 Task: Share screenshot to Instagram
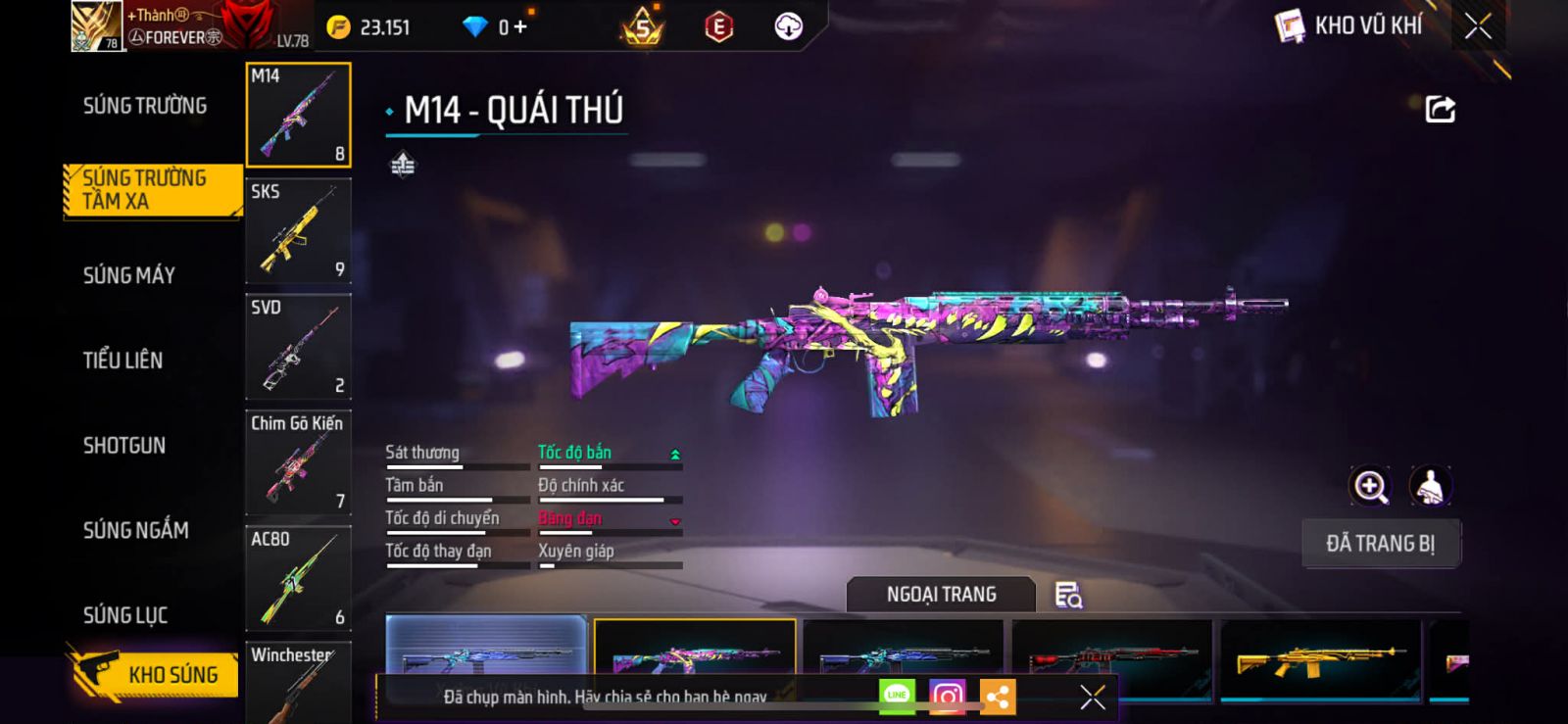947,697
